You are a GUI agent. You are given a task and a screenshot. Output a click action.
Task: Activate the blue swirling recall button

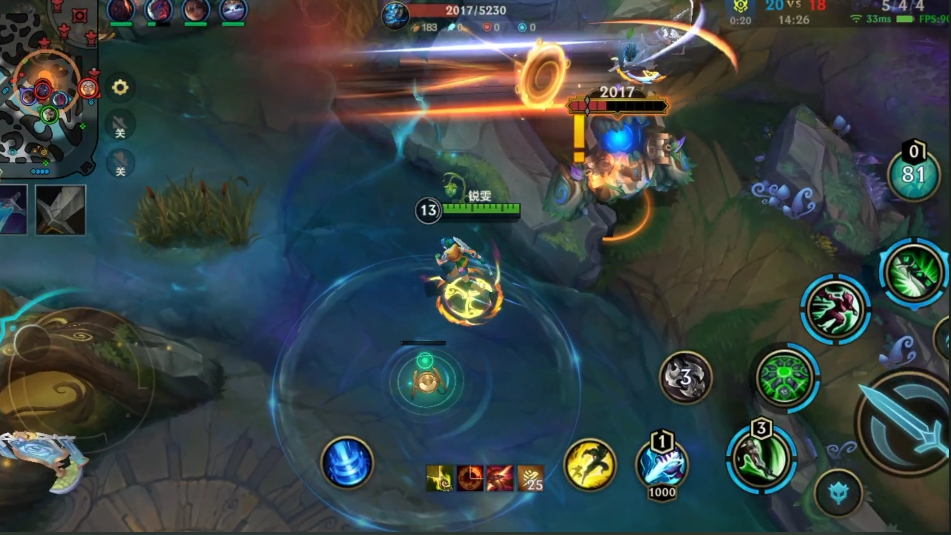pos(347,463)
